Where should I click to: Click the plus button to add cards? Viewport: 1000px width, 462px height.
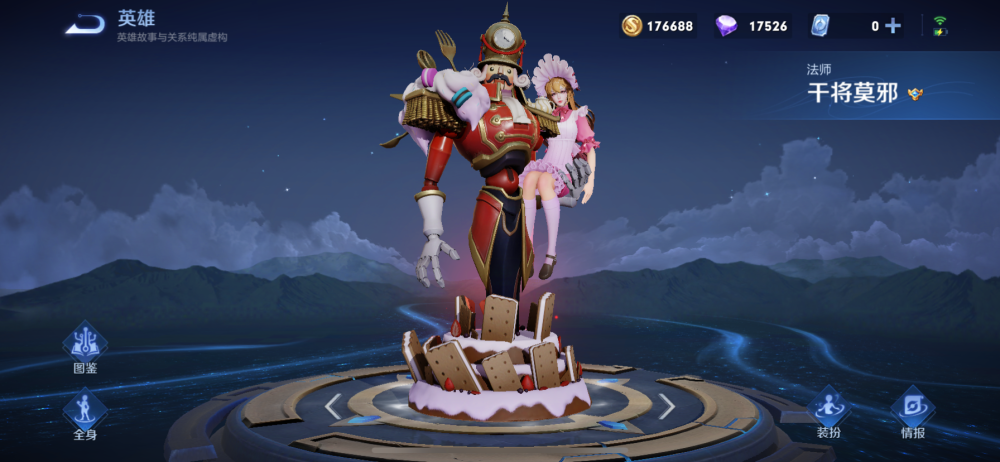pyautogui.click(x=893, y=26)
